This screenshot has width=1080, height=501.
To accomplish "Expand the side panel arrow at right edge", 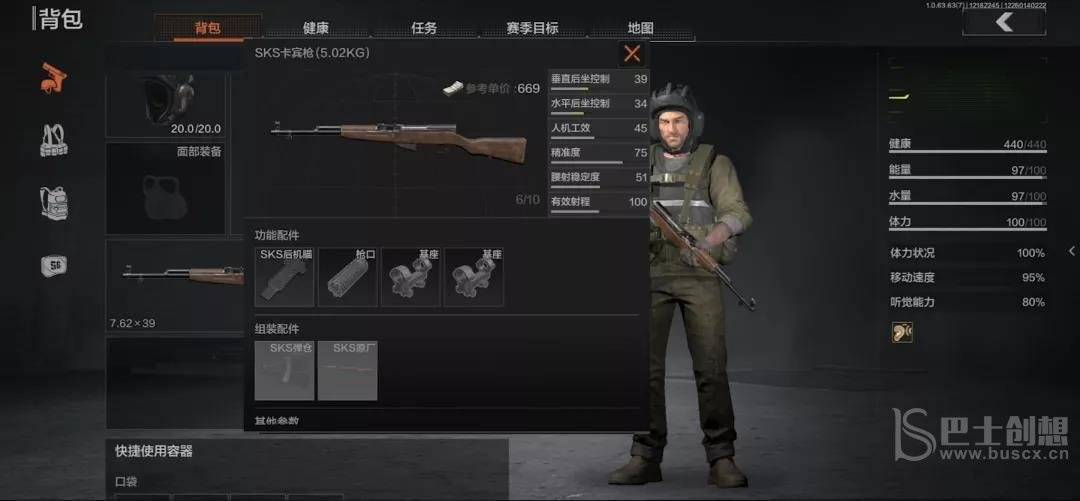I will pyautogui.click(x=1072, y=251).
